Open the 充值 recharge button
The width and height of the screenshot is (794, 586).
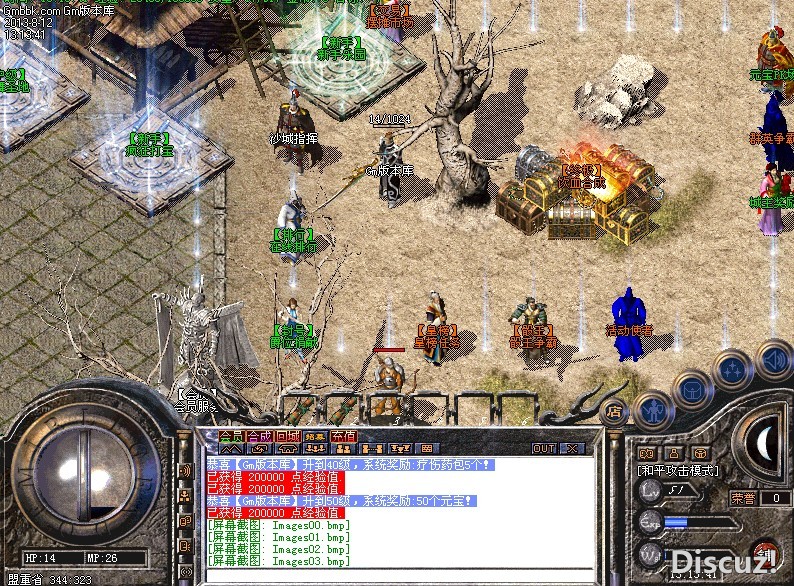(344, 437)
